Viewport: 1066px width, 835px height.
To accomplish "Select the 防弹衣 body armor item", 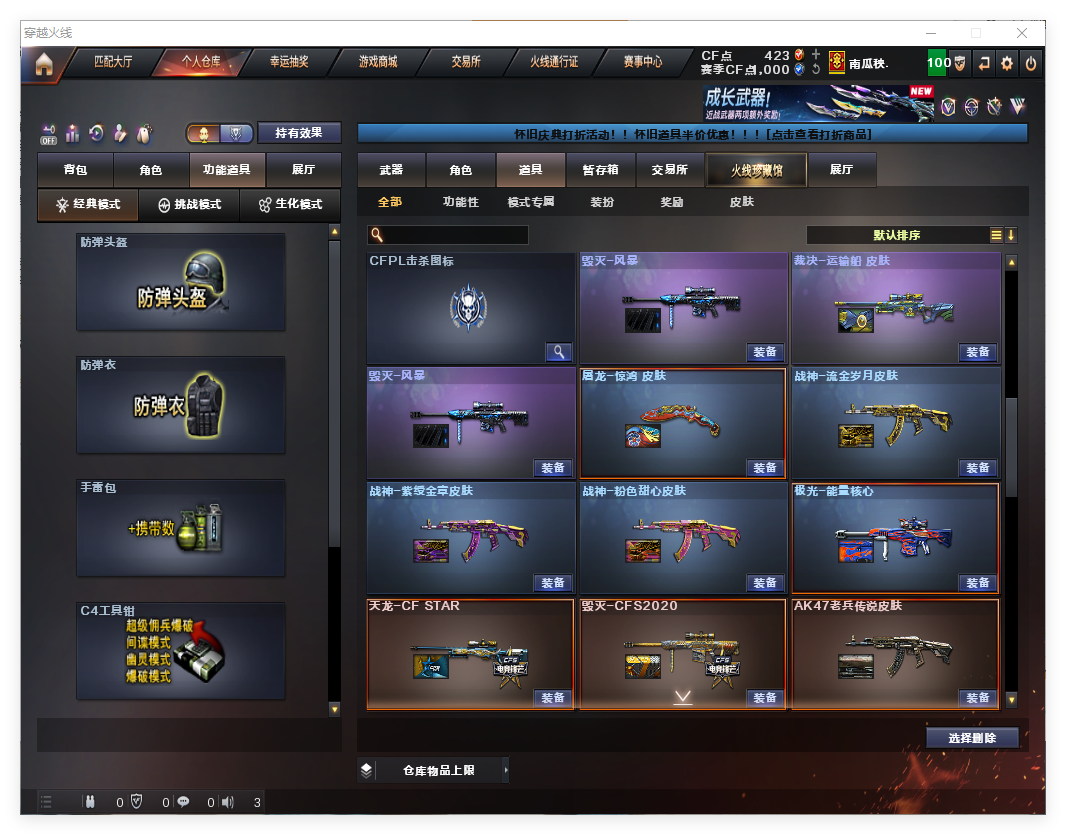I will (x=181, y=405).
